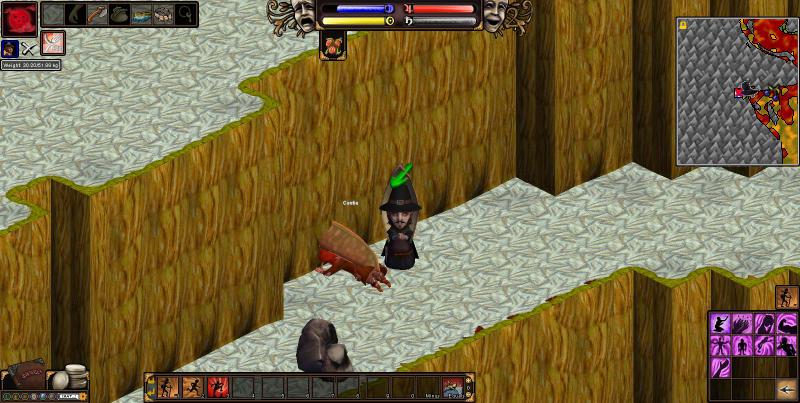This screenshot has width=800, height=403.
Task: Click the figure icon above skill panel
Action: click(x=787, y=297)
